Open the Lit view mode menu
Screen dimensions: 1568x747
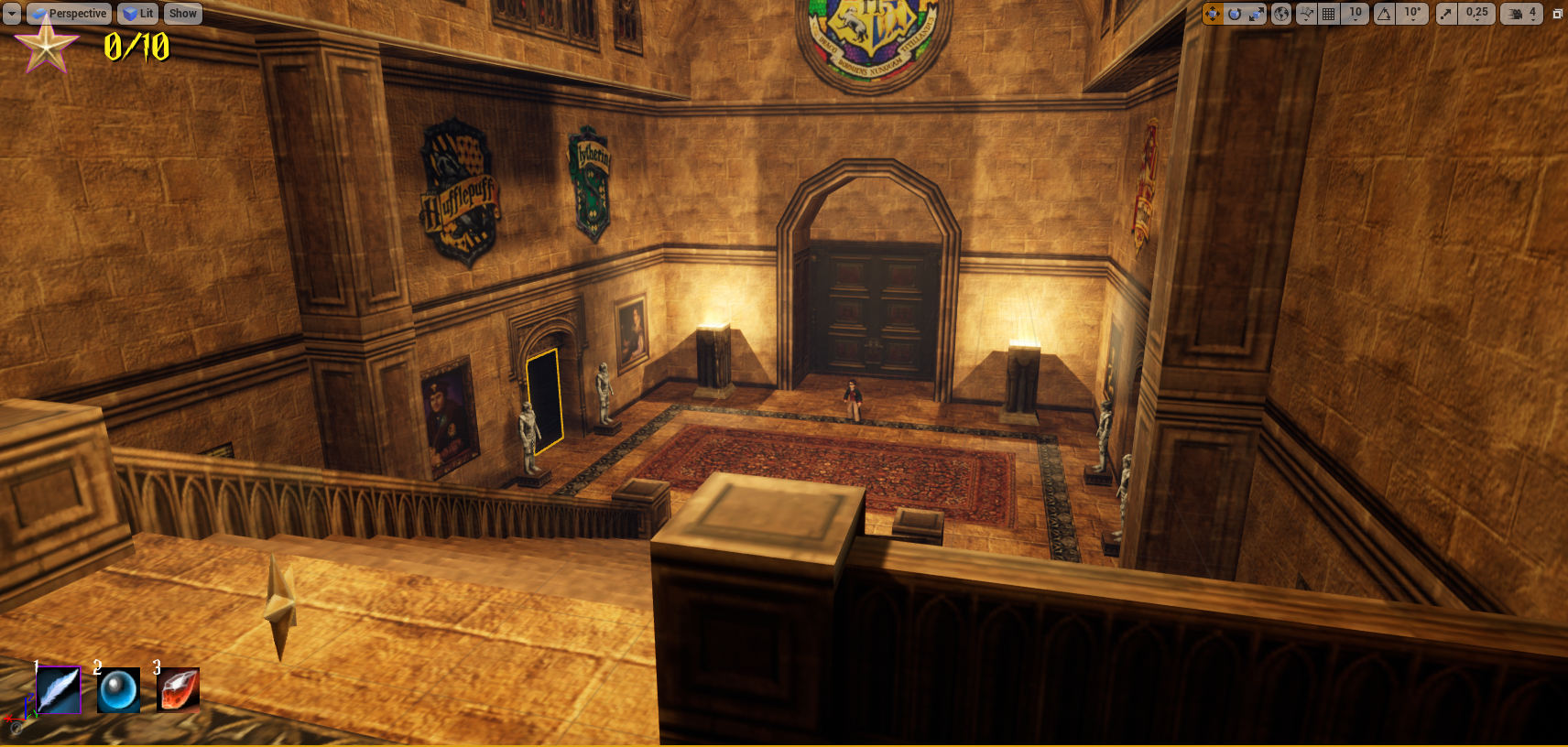138,14
